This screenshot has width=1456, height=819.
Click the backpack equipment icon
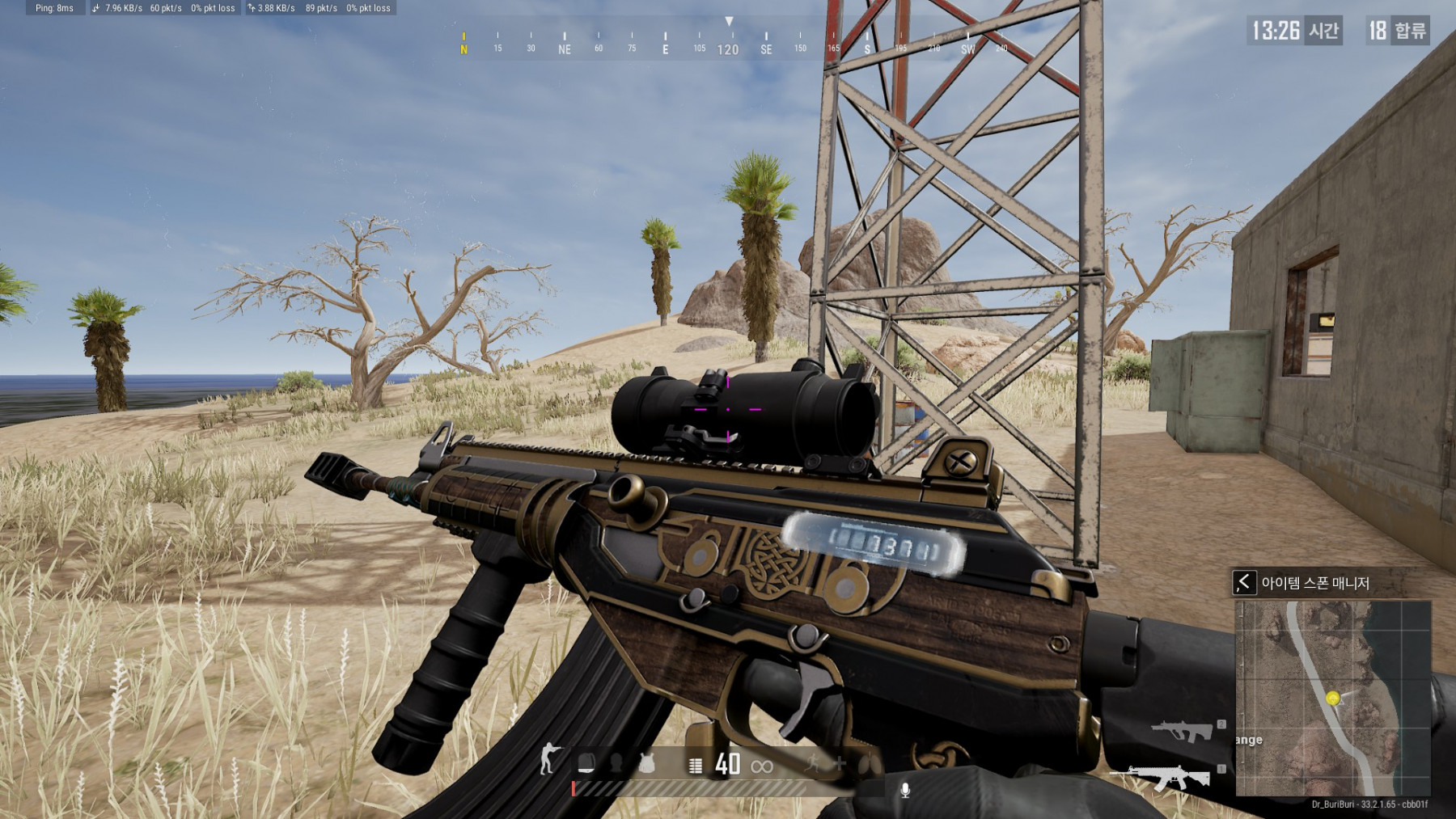pyautogui.click(x=586, y=763)
